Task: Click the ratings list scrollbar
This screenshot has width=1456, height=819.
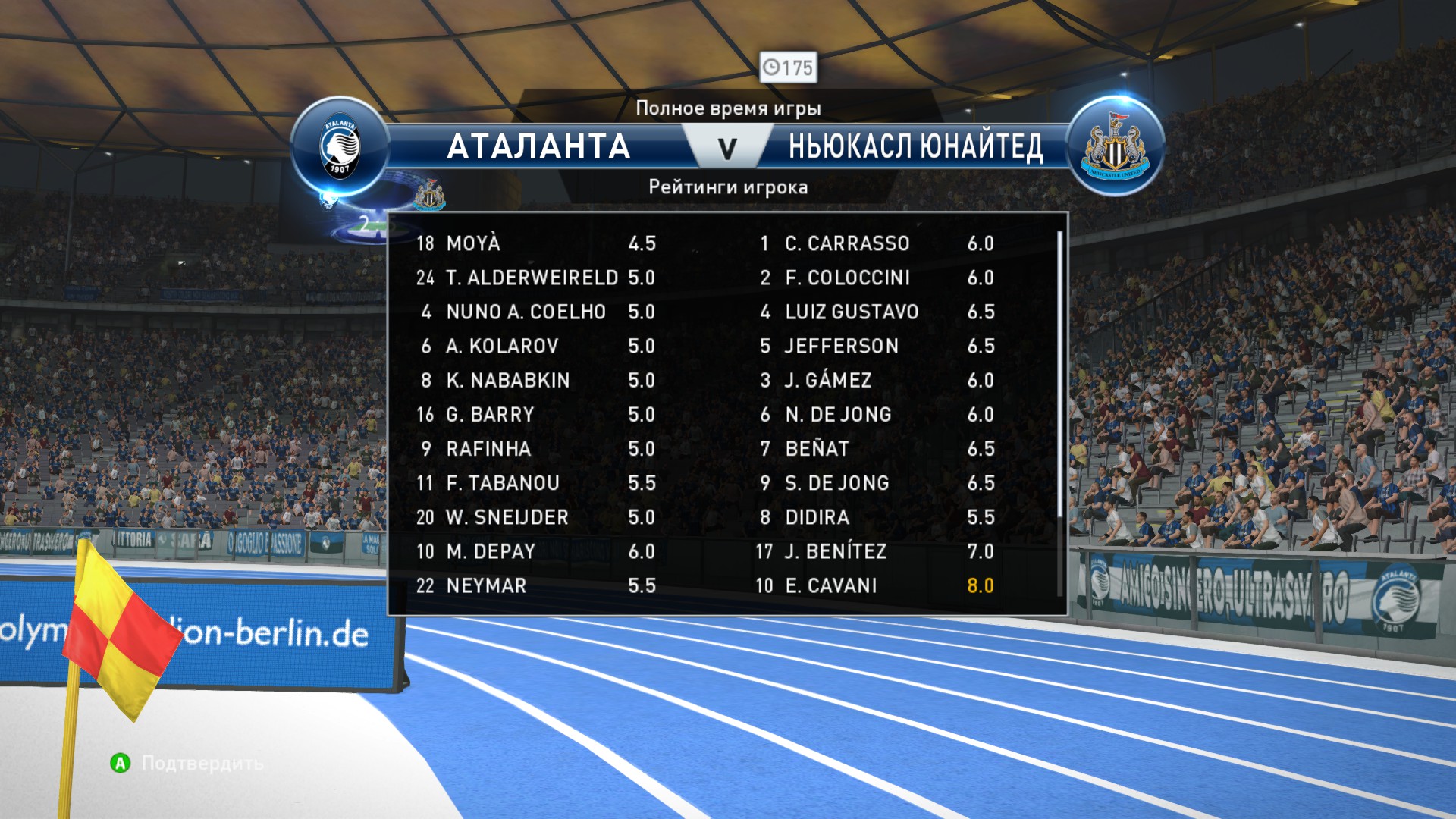Action: (x=1059, y=375)
